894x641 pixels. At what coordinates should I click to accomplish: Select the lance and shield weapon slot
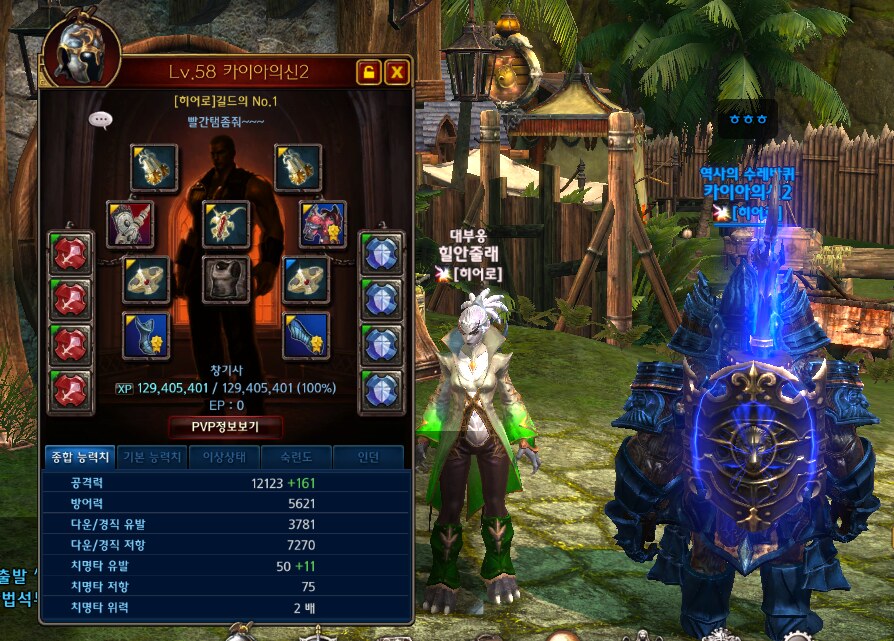[x=130, y=224]
